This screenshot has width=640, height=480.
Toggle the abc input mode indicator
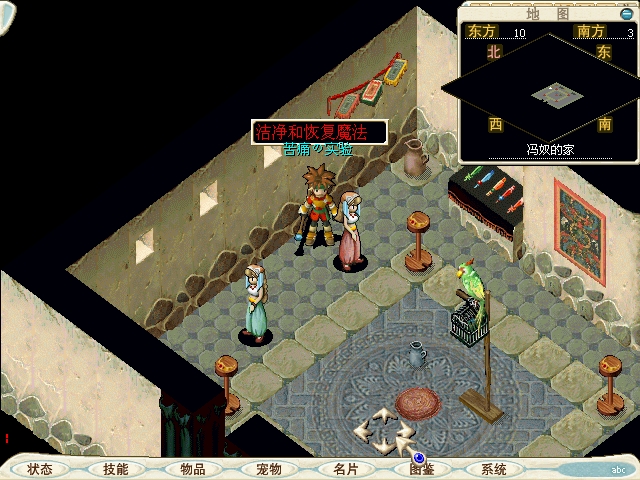[x=618, y=469]
